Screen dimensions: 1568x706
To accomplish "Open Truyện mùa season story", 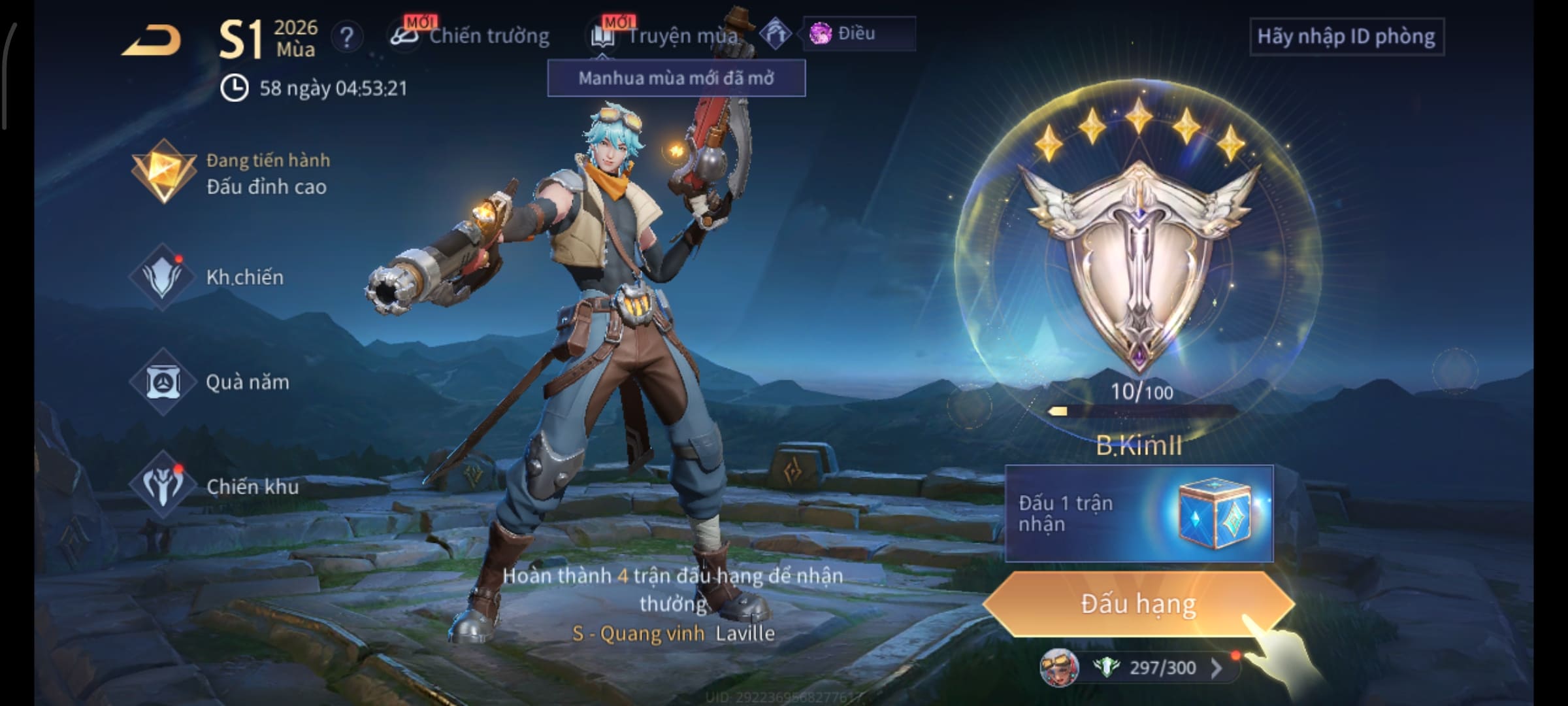I will pos(666,36).
